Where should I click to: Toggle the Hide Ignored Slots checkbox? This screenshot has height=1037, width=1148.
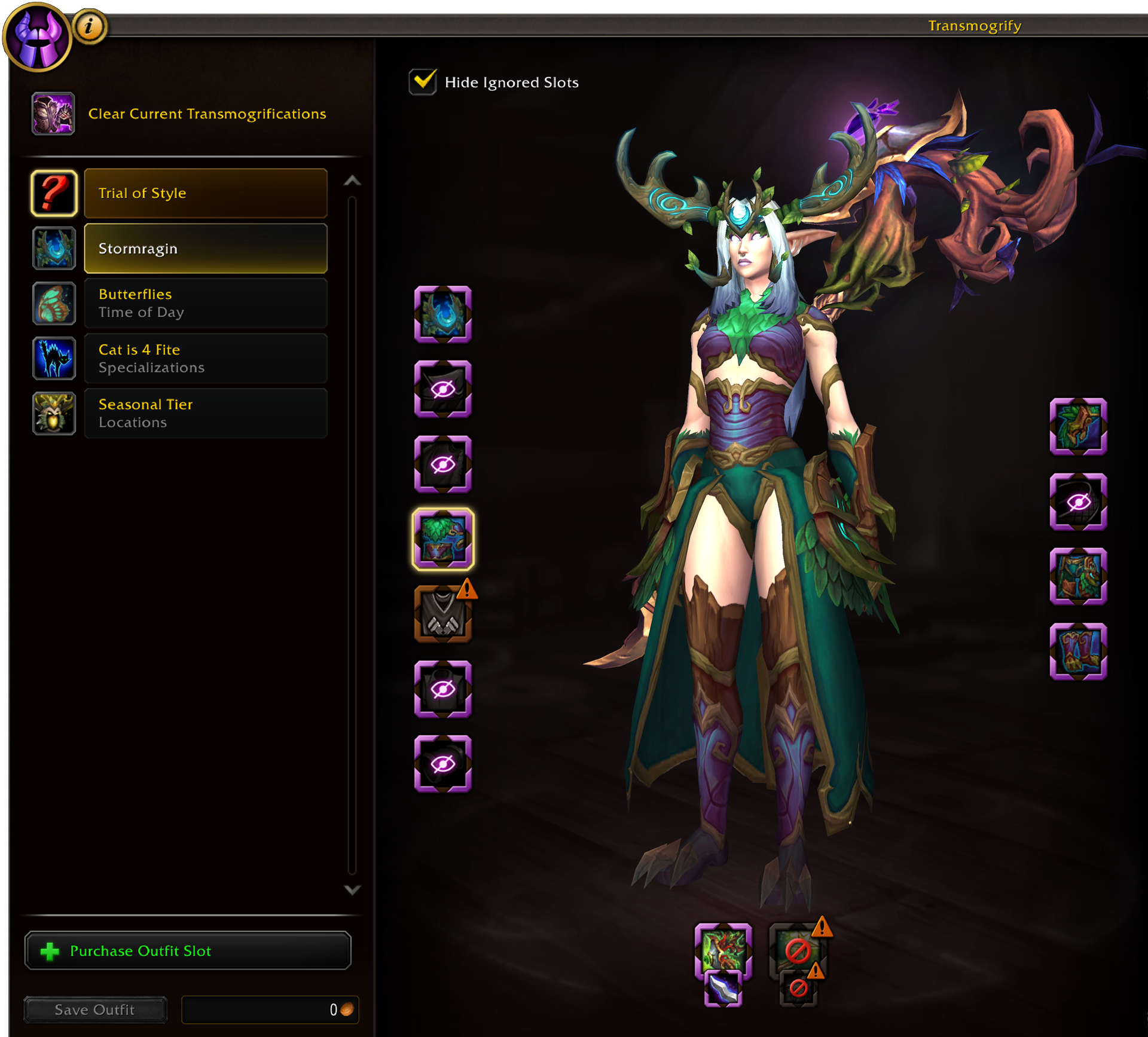coord(423,82)
